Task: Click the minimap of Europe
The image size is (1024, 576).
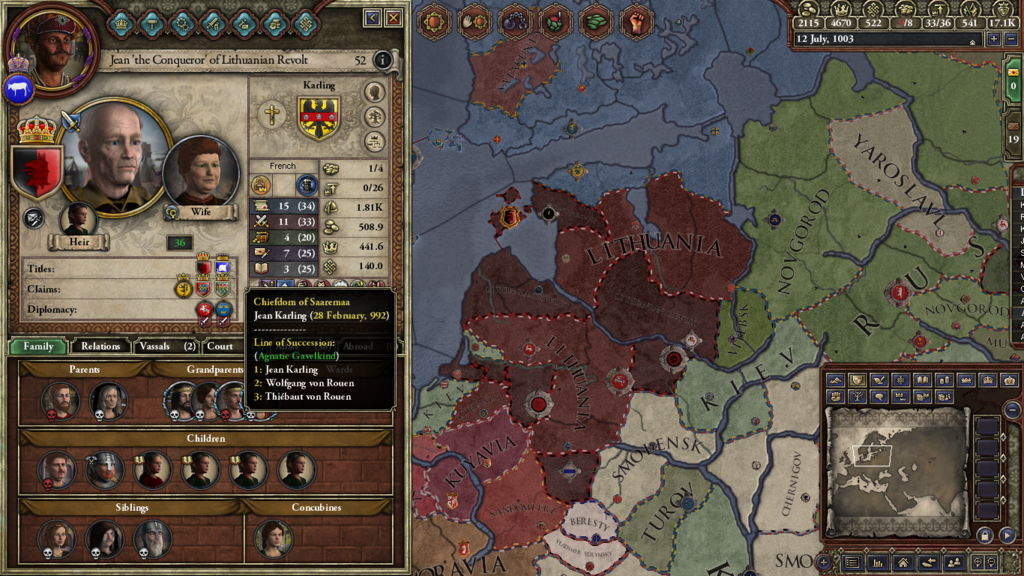Action: coord(896,472)
